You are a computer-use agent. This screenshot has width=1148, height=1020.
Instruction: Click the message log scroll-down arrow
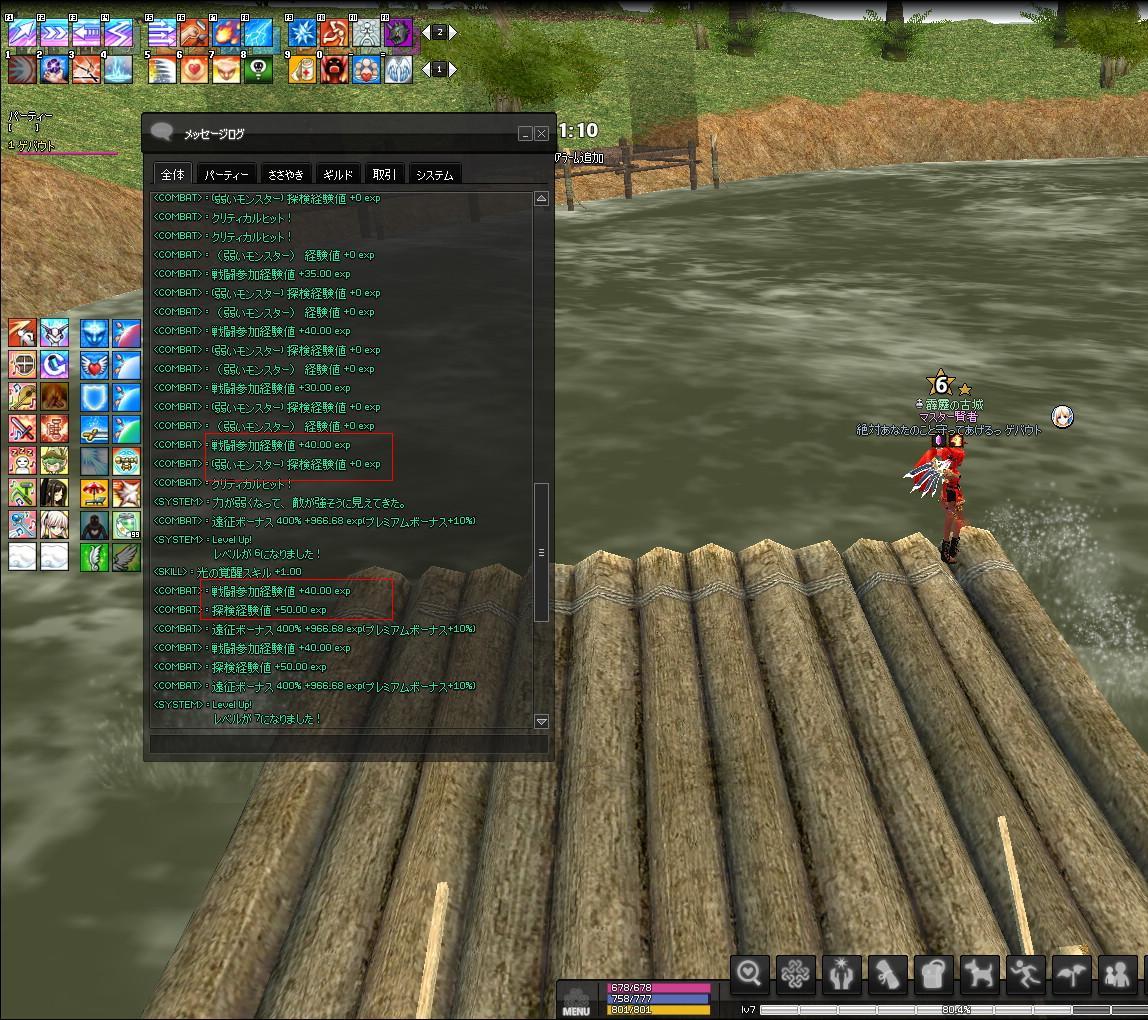click(541, 721)
